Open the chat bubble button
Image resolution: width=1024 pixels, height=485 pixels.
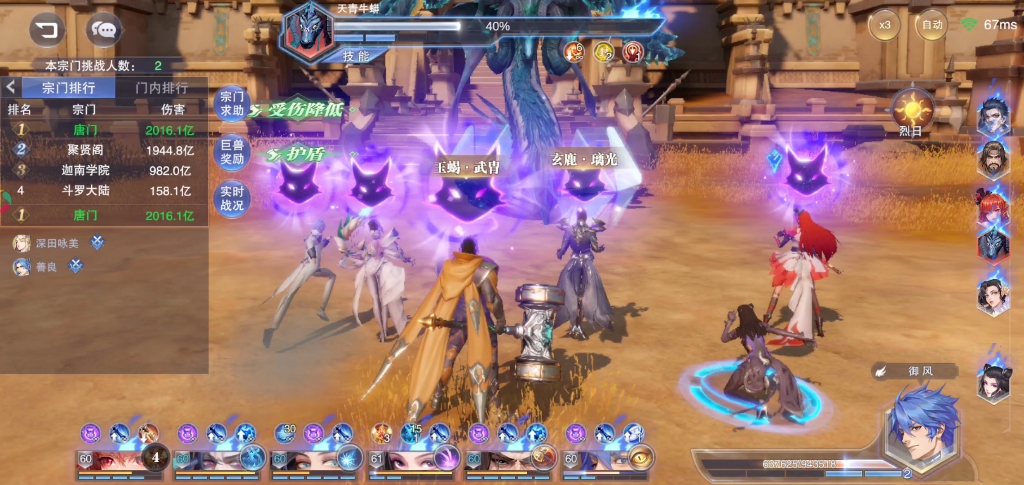tap(103, 29)
